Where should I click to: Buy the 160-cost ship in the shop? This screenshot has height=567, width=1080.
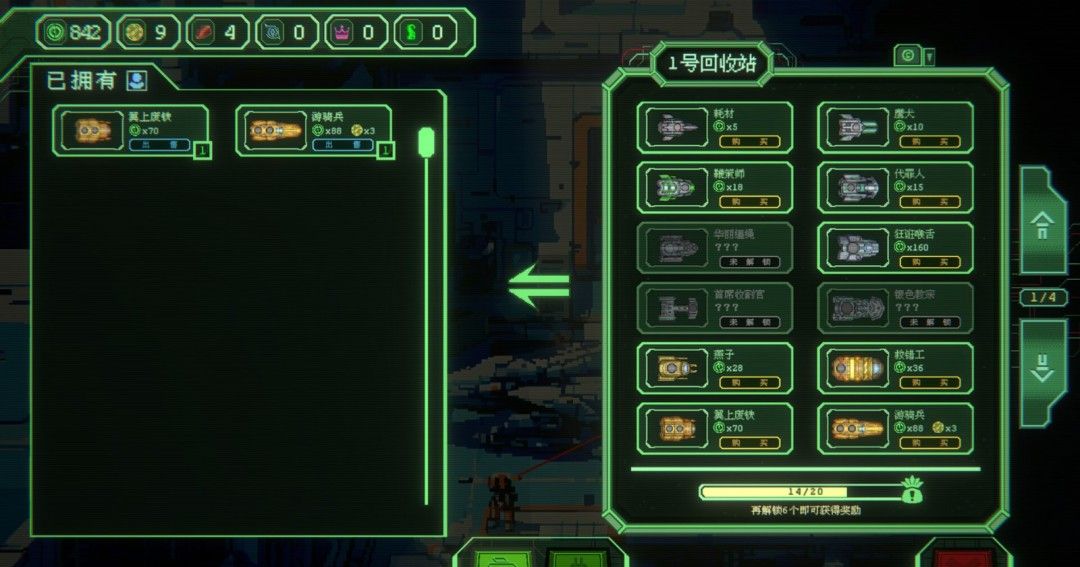(929, 262)
